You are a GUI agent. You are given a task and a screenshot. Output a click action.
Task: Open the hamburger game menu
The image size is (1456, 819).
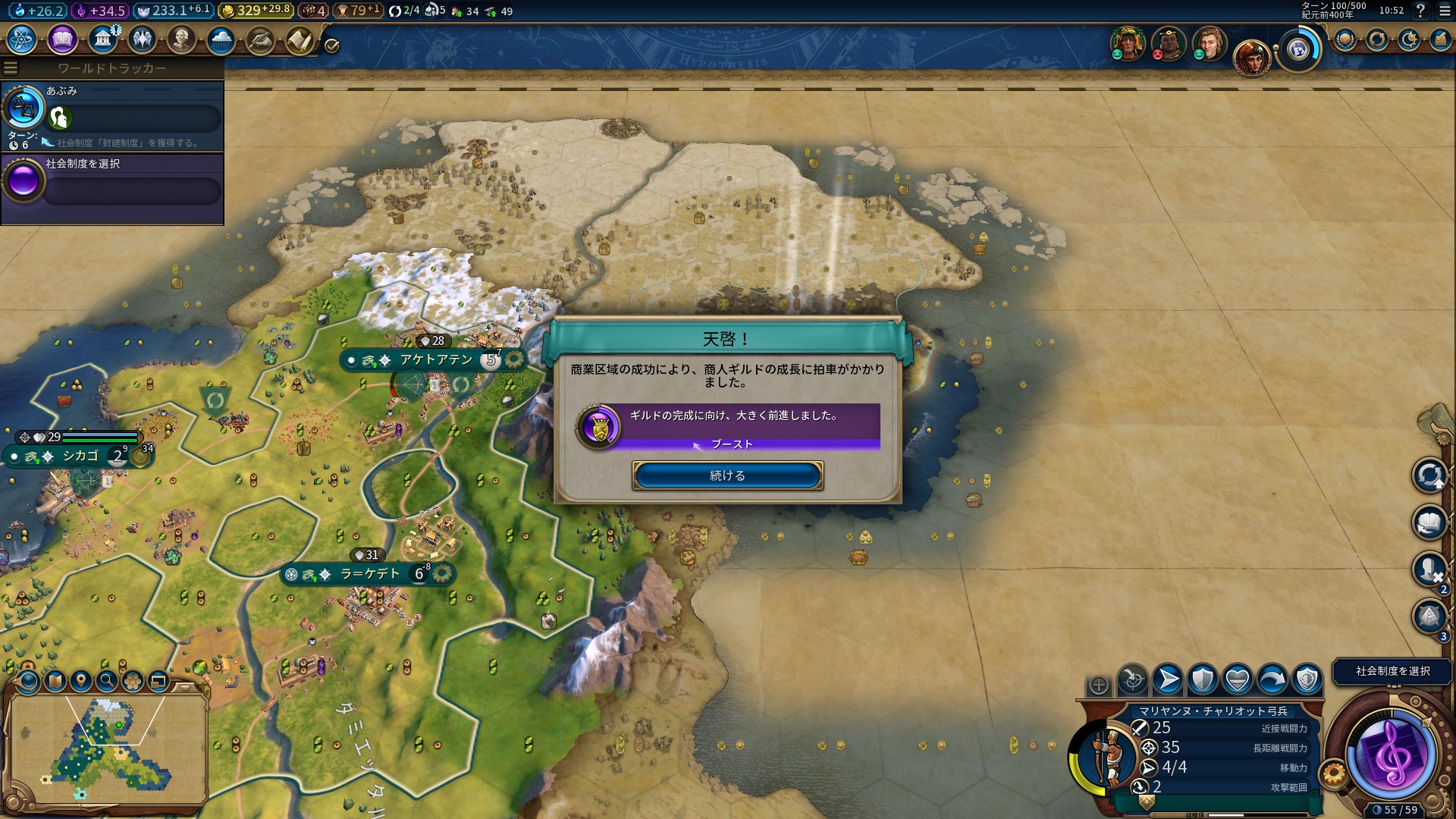1445,11
